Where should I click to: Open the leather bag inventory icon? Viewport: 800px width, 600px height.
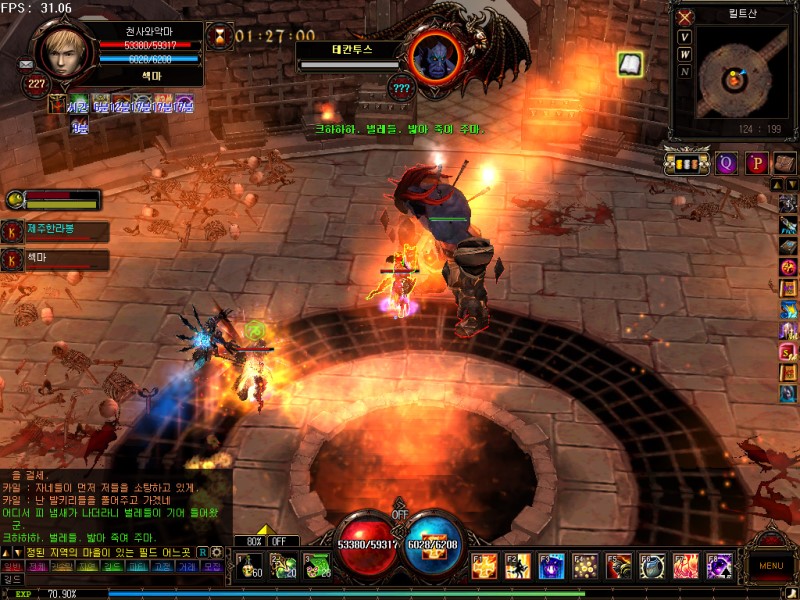point(783,162)
